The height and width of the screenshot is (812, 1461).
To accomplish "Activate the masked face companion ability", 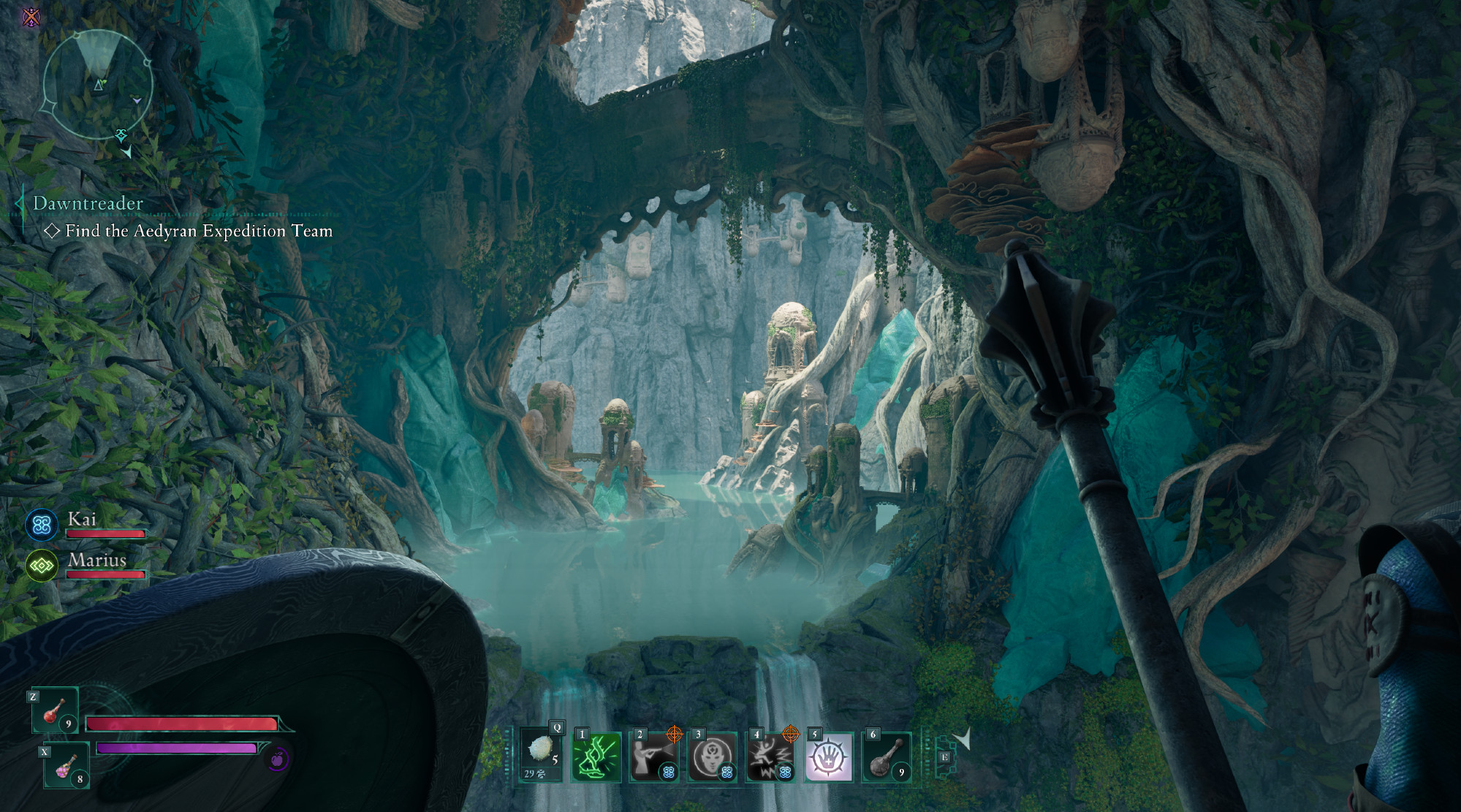I will (x=712, y=757).
